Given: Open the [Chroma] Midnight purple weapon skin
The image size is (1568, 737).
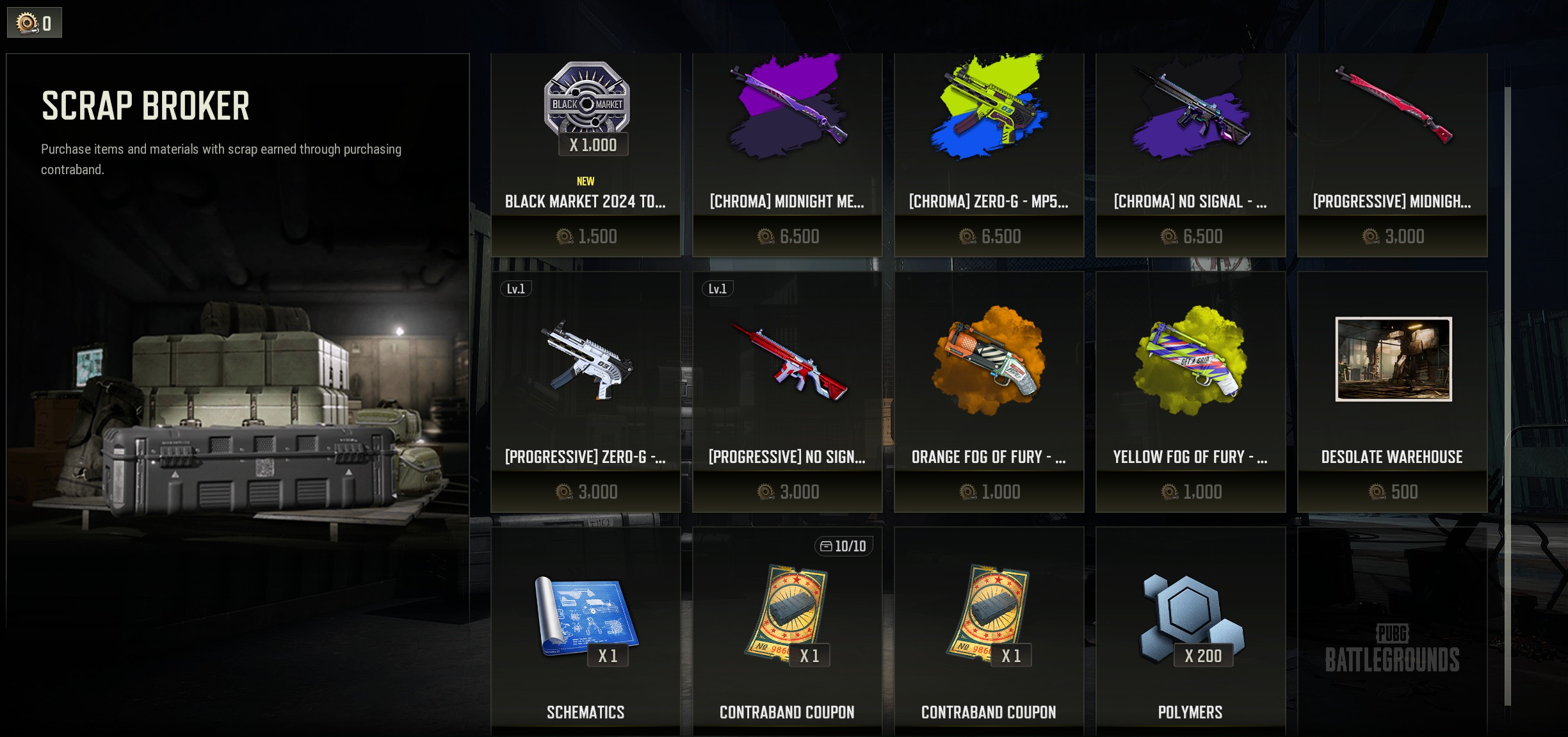Looking at the screenshot, I should 787,154.
